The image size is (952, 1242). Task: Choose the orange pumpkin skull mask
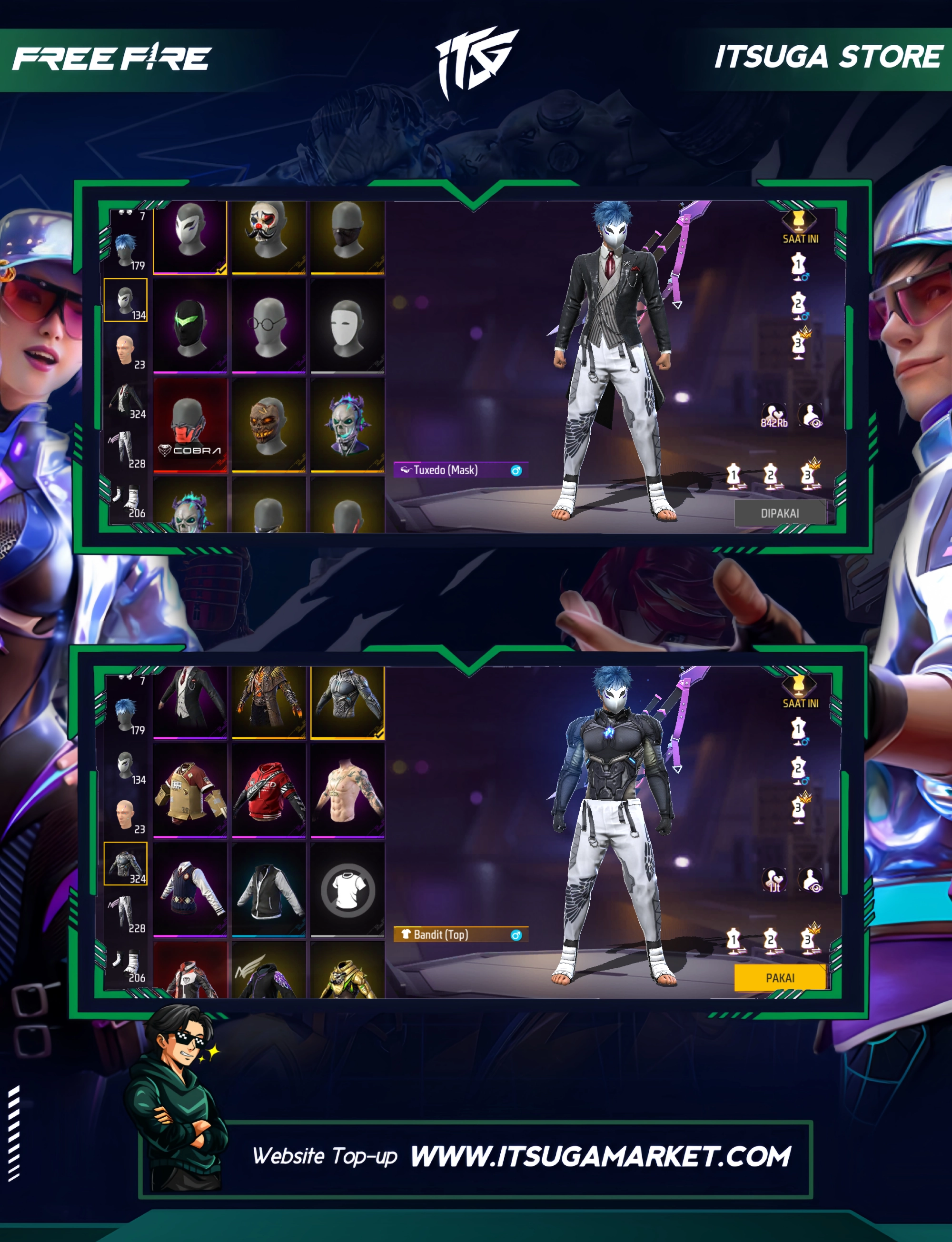point(268,425)
